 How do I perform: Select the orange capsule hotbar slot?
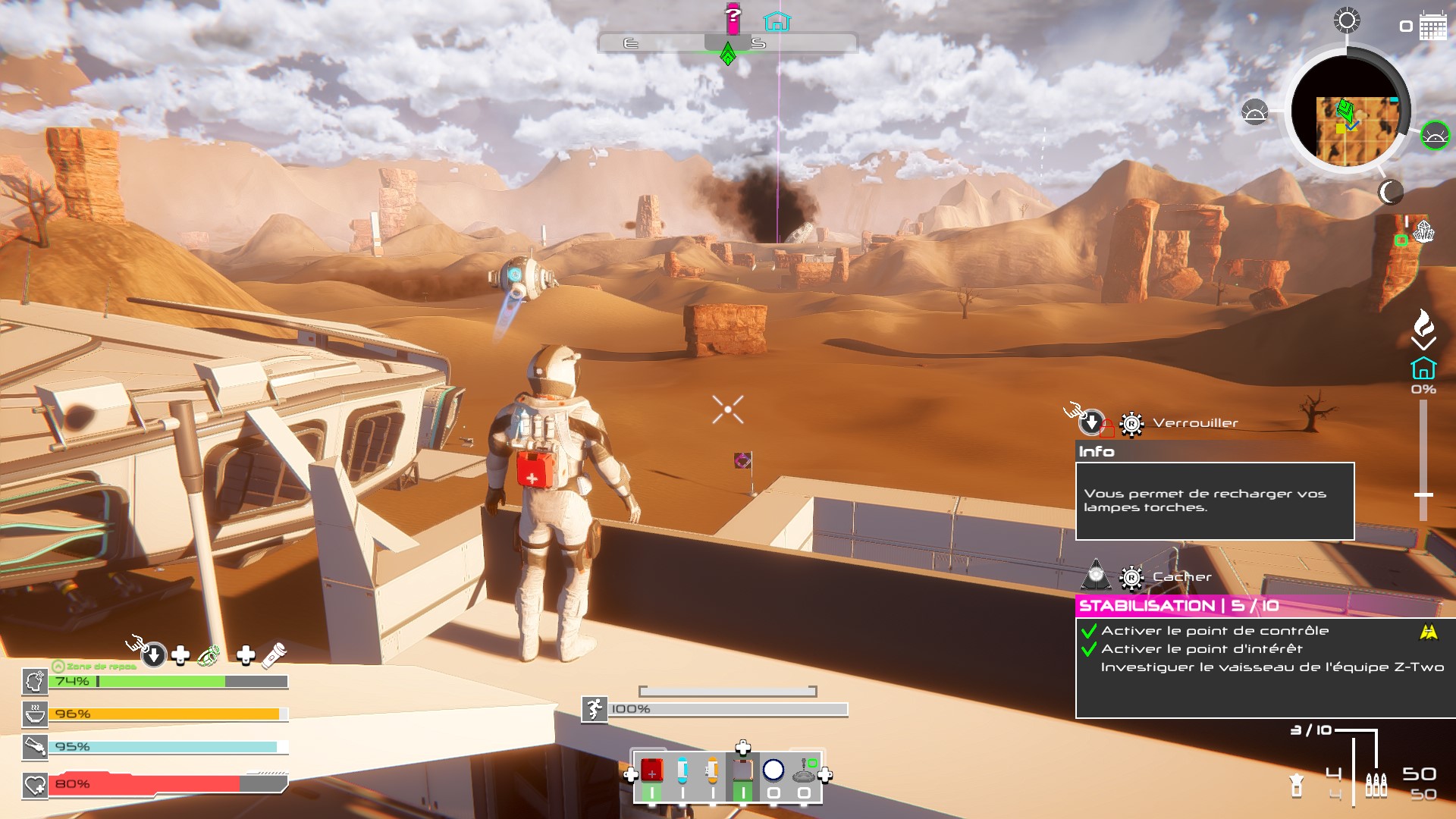[x=712, y=771]
